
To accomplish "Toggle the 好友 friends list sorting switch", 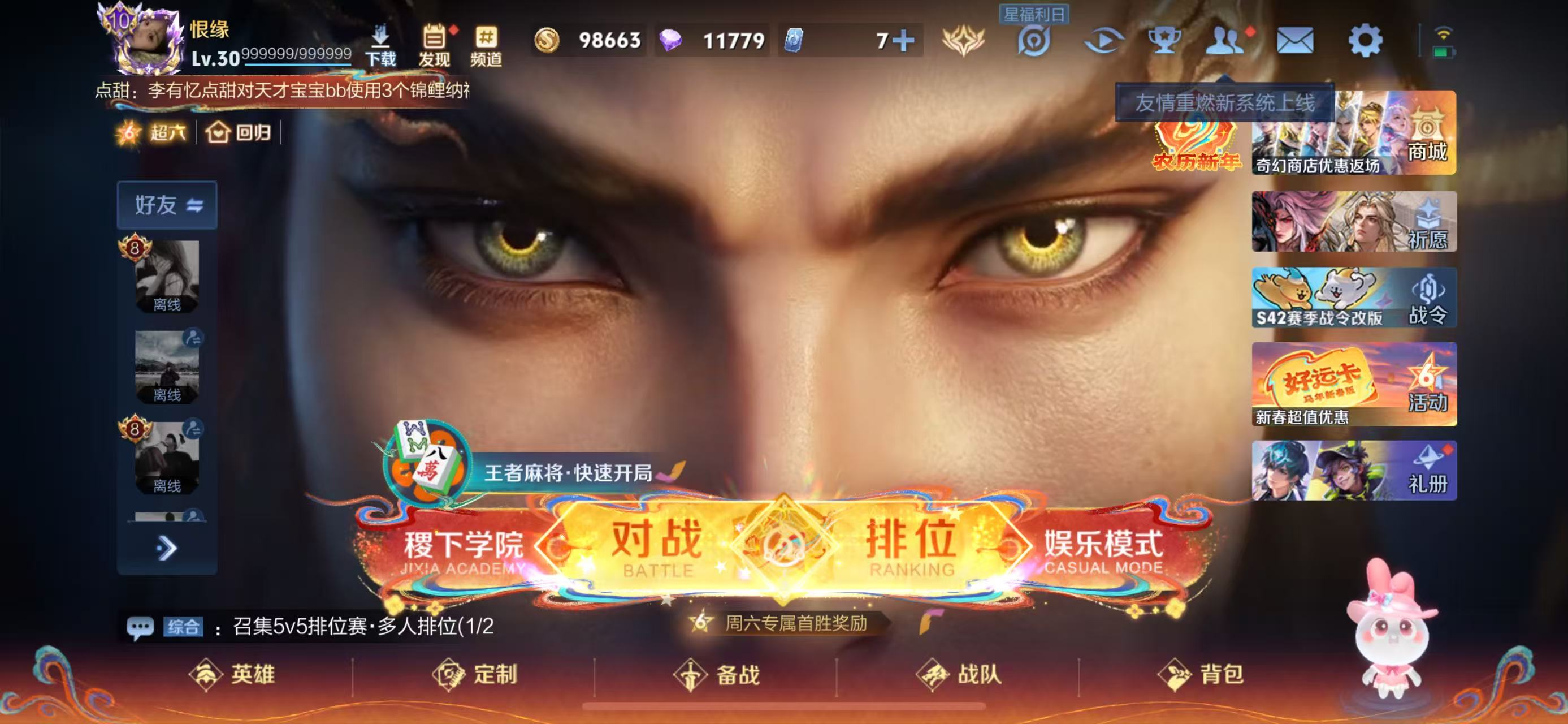I will pyautogui.click(x=196, y=205).
